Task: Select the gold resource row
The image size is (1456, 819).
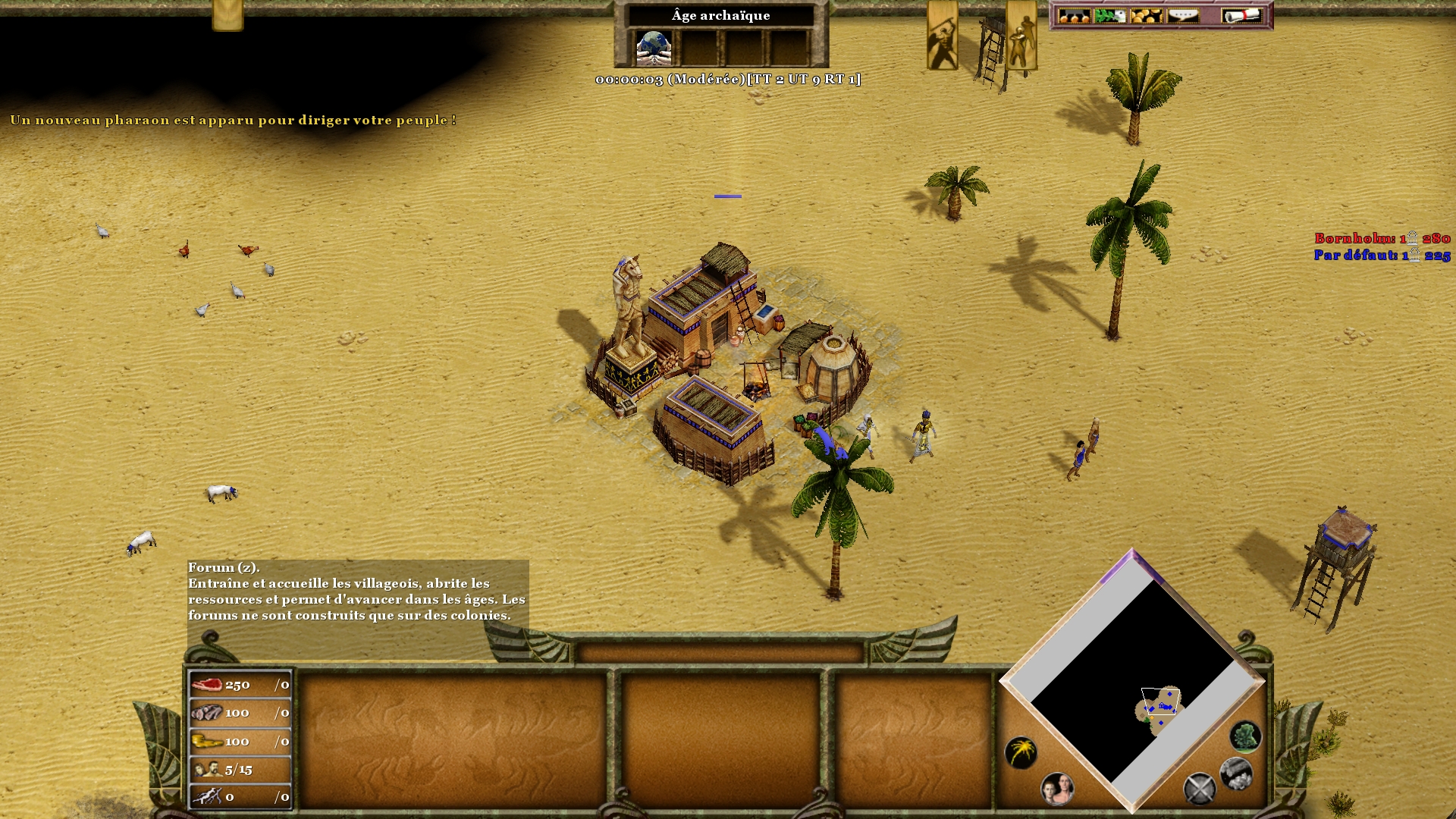Action: coord(240,741)
